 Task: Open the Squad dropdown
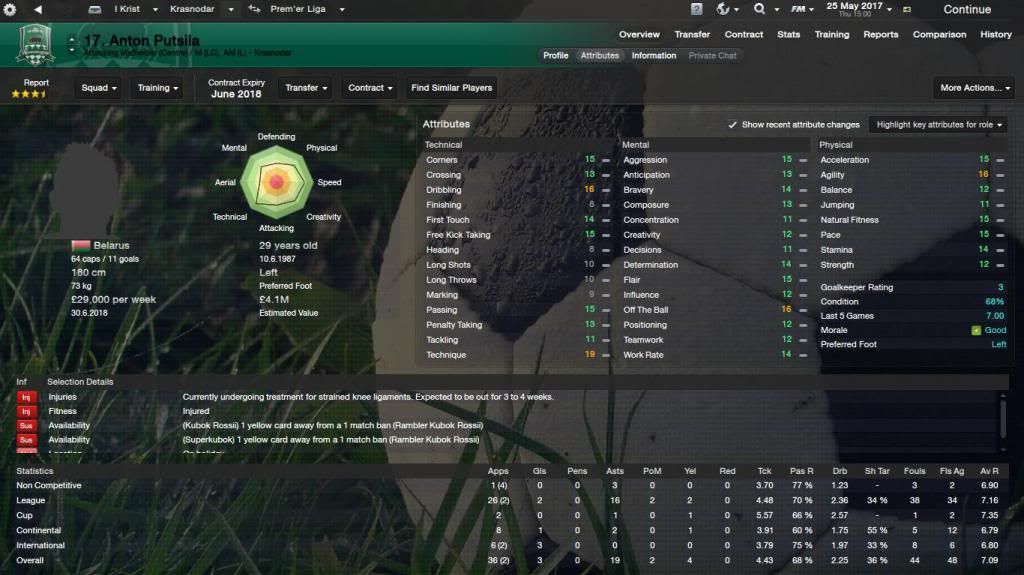pyautogui.click(x=99, y=88)
